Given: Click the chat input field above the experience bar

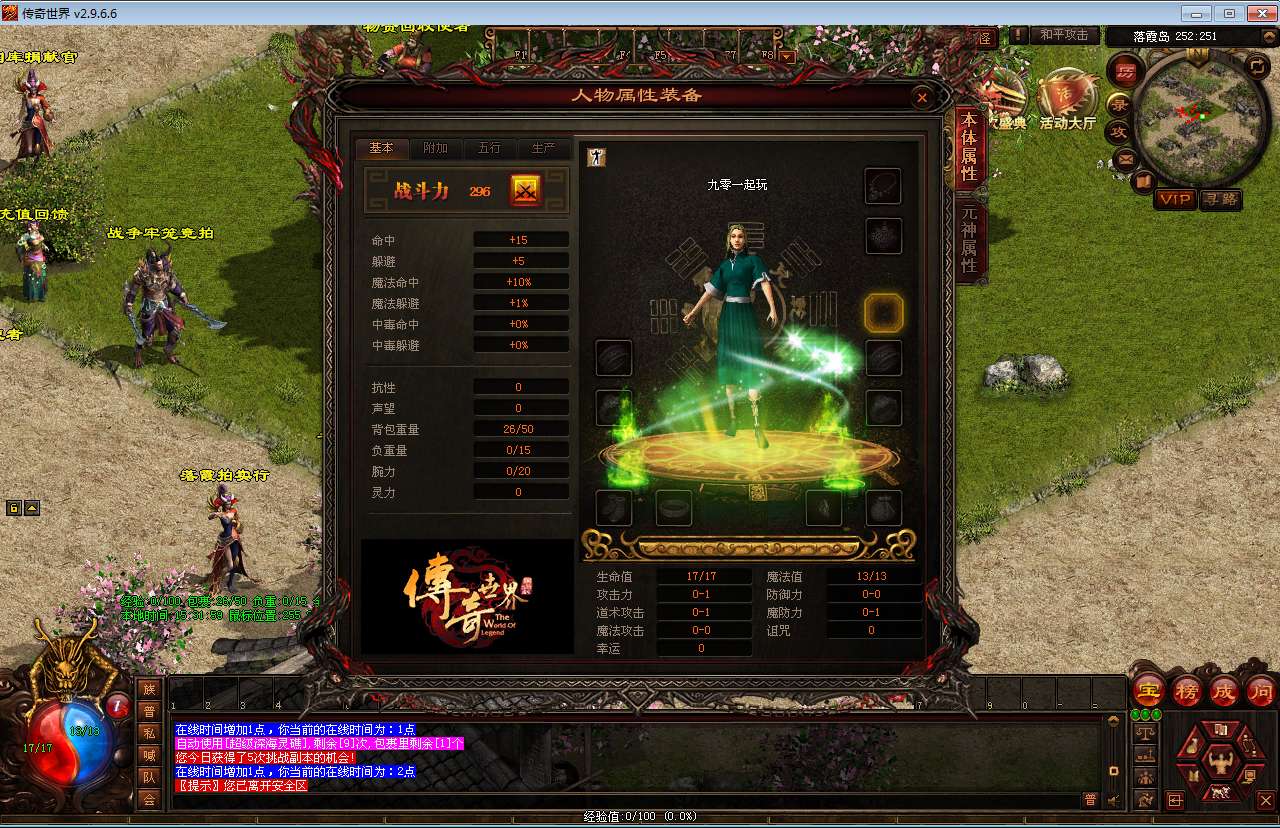Looking at the screenshot, I should click(x=600, y=800).
